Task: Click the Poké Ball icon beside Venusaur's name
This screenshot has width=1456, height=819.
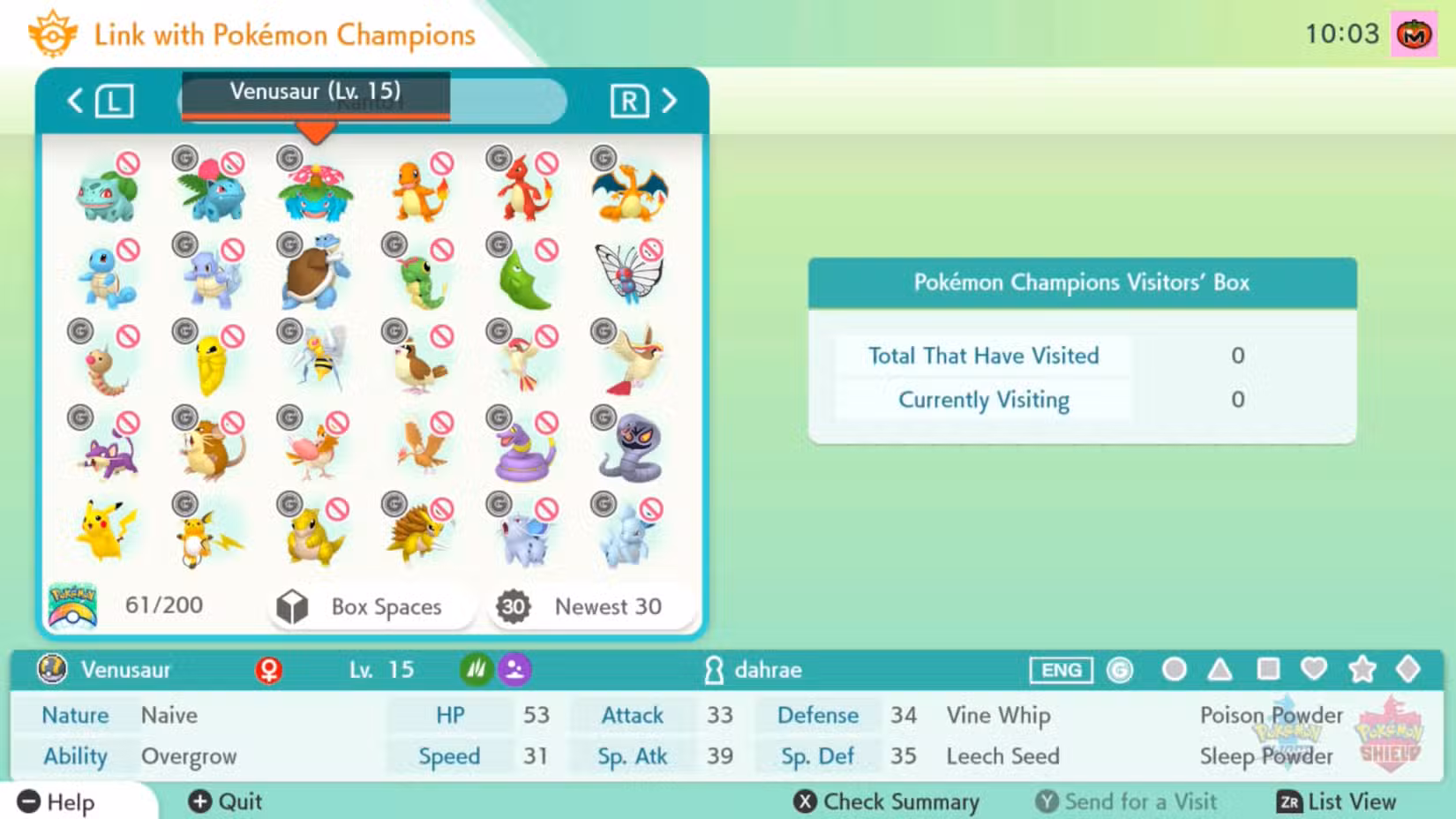Action: [53, 670]
